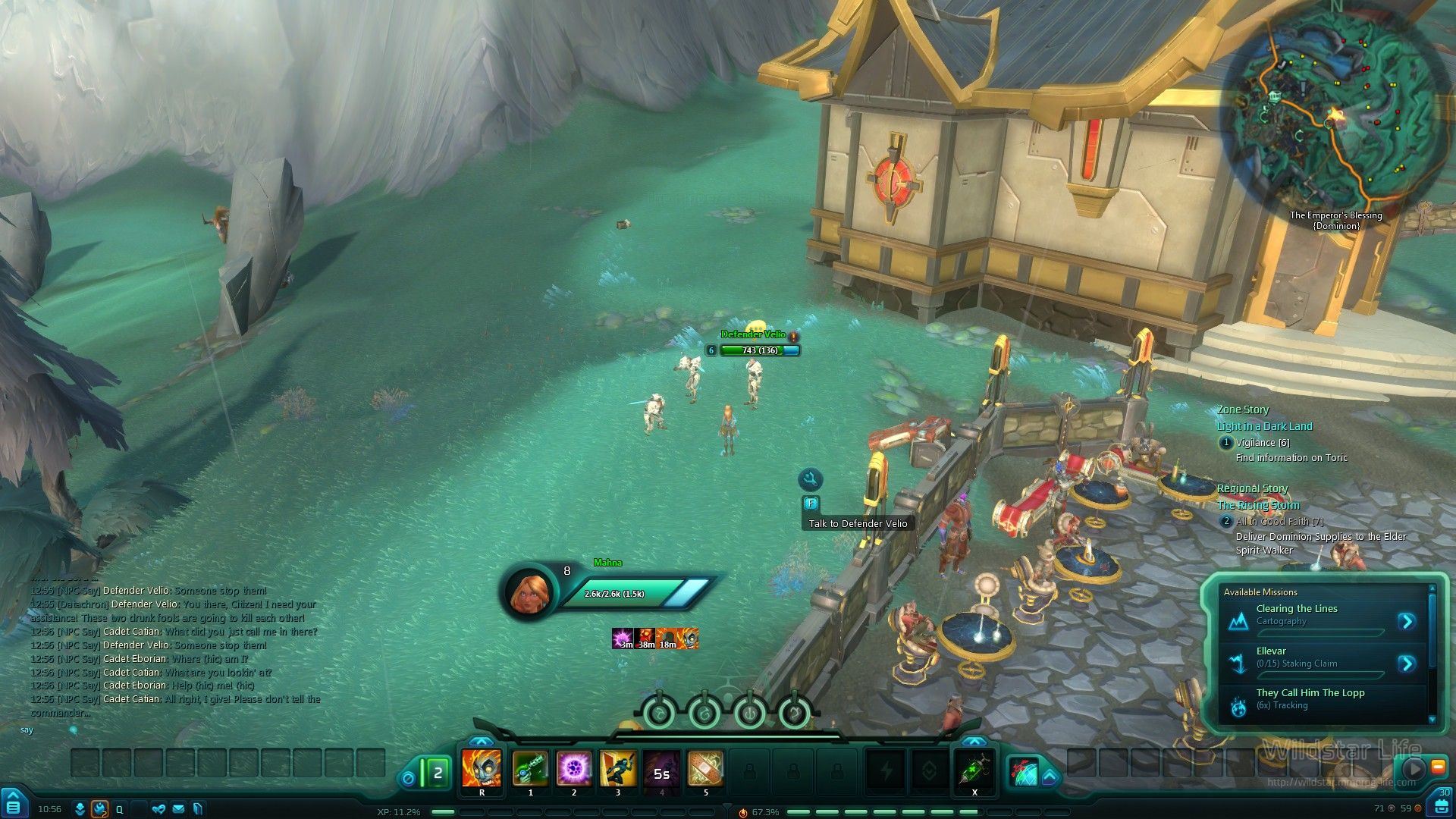The height and width of the screenshot is (819, 1456).
Task: Open the path globe ability icon
Action: [1024, 772]
